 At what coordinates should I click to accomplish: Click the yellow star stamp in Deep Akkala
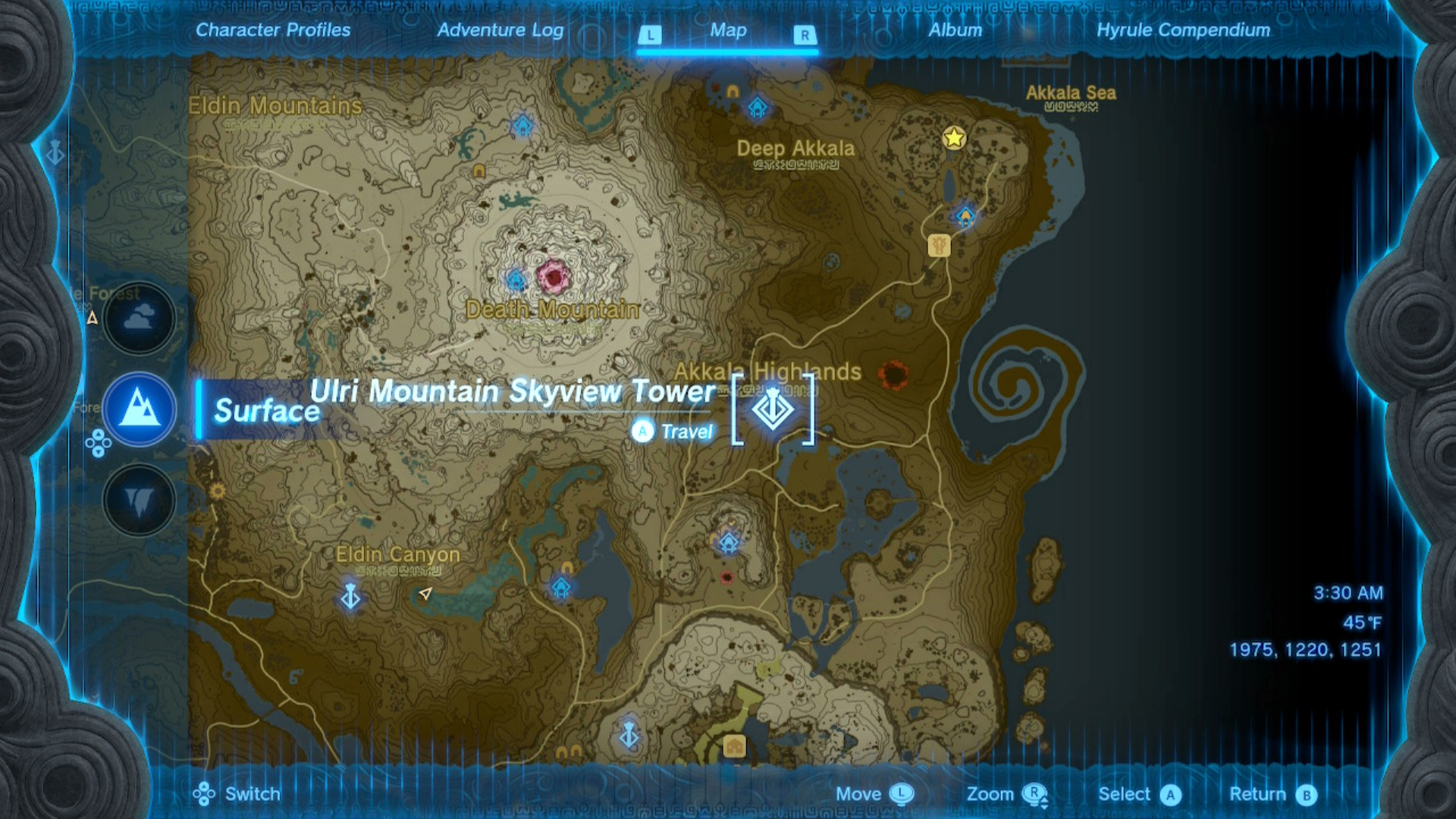952,139
